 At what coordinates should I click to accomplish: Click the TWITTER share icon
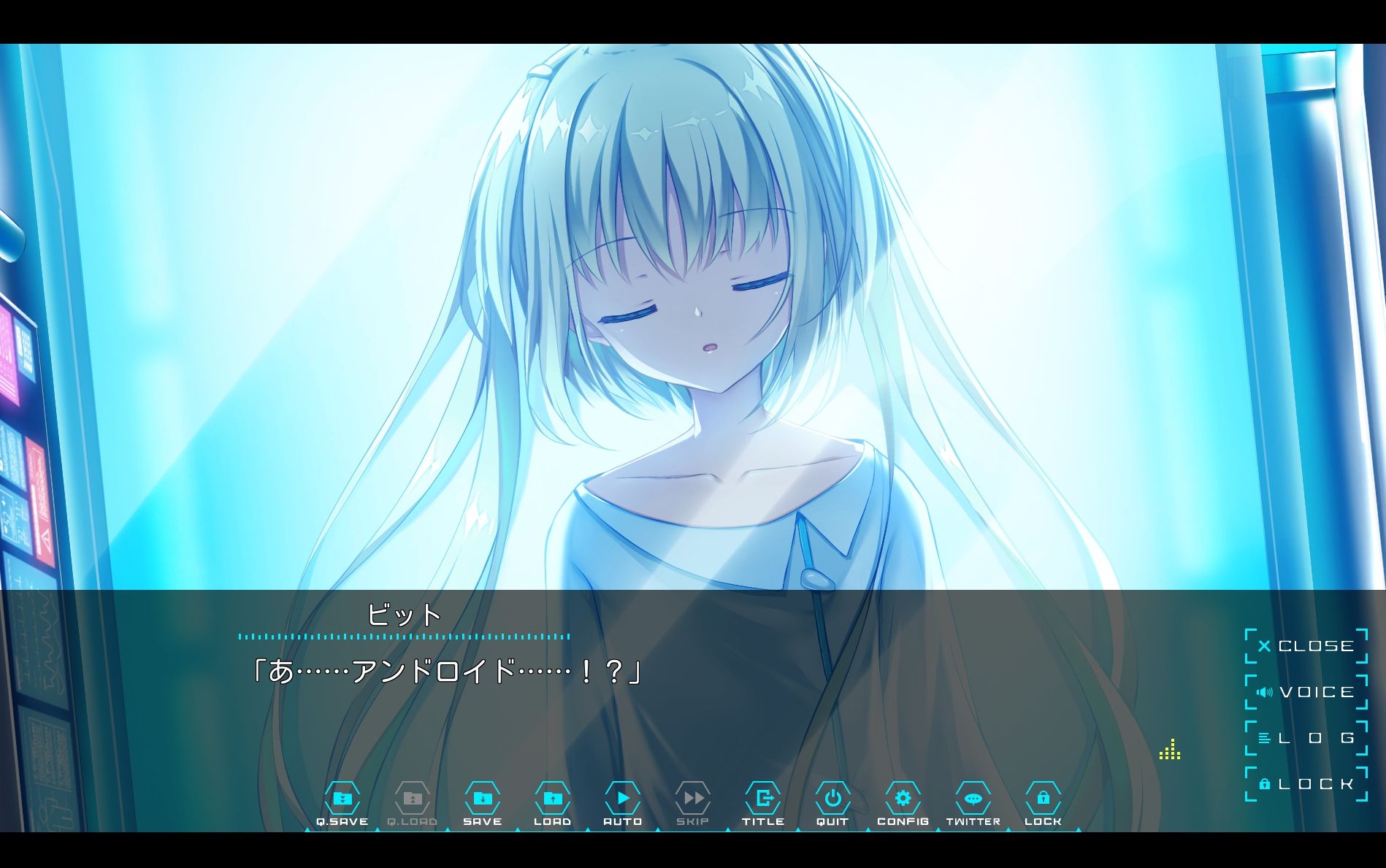coord(973,801)
